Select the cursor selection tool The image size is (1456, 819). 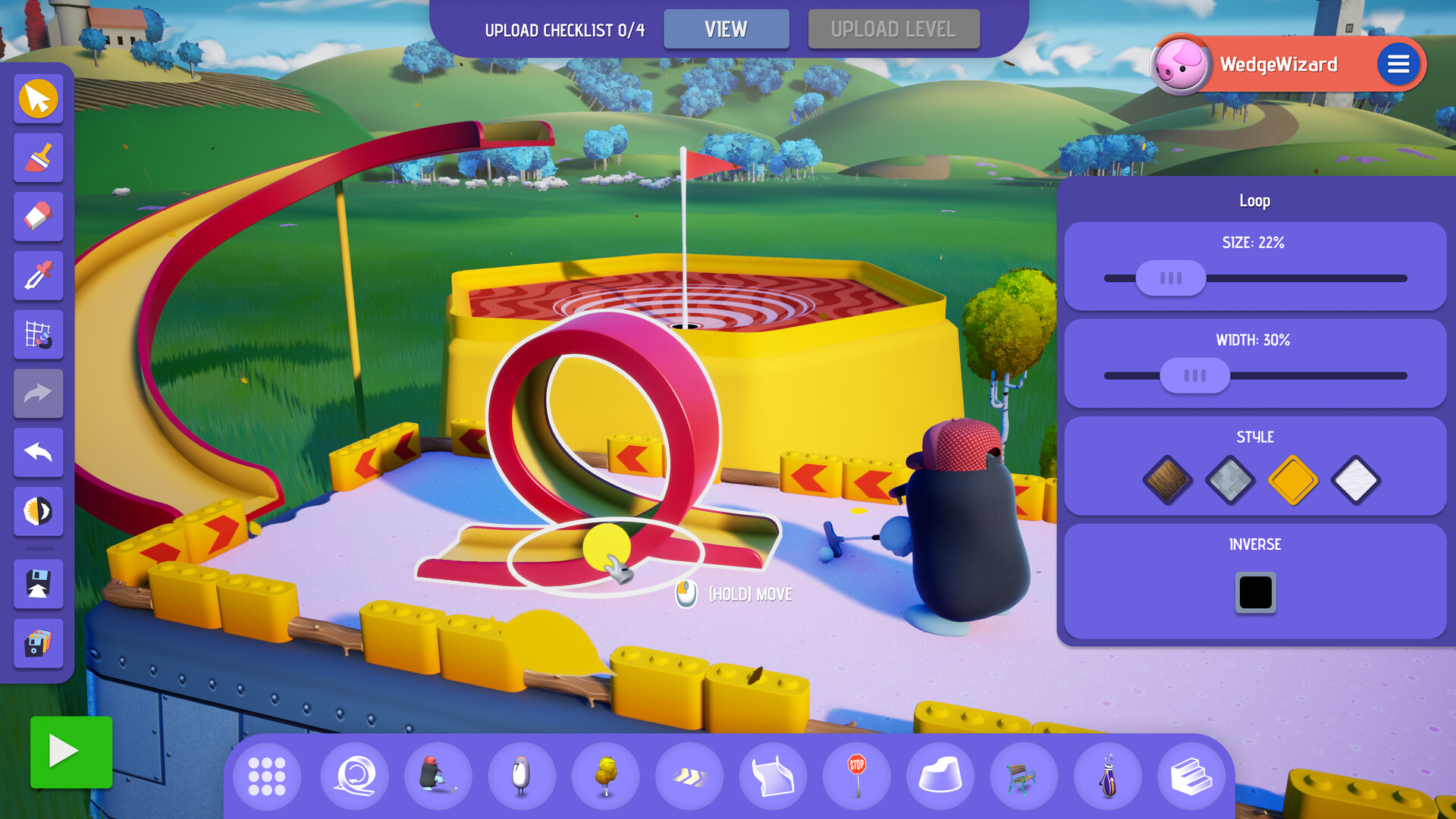(x=38, y=99)
